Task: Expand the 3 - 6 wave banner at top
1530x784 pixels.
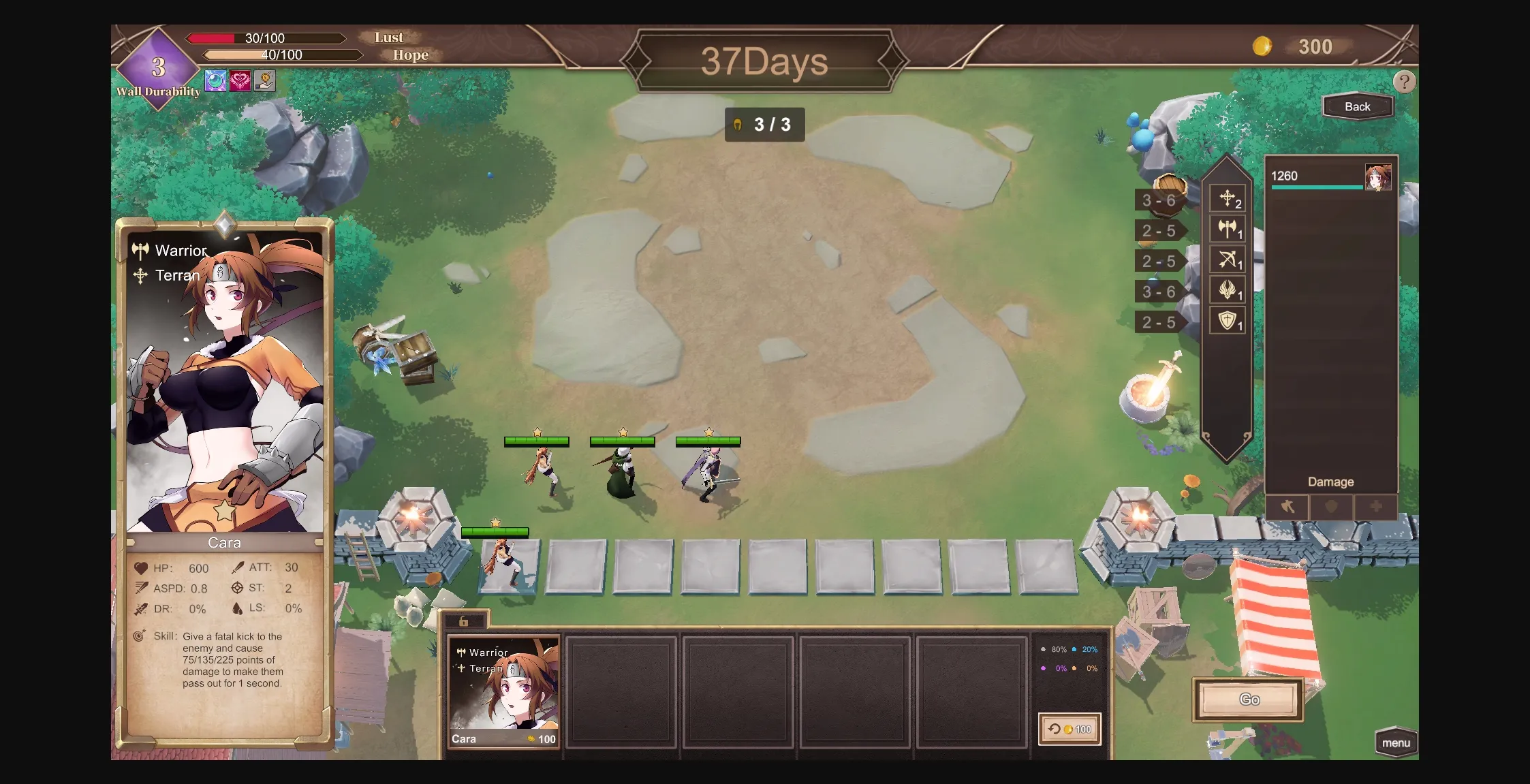Action: coord(1159,200)
